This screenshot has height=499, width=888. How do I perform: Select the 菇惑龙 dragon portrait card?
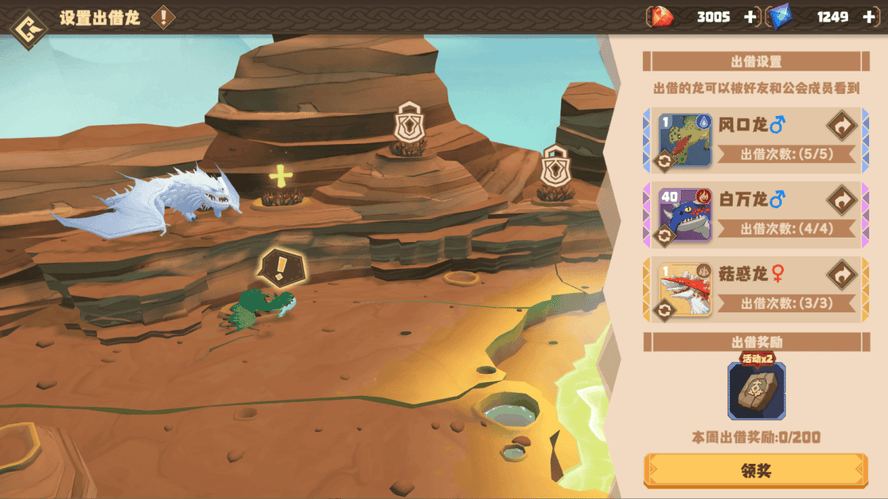click(685, 289)
